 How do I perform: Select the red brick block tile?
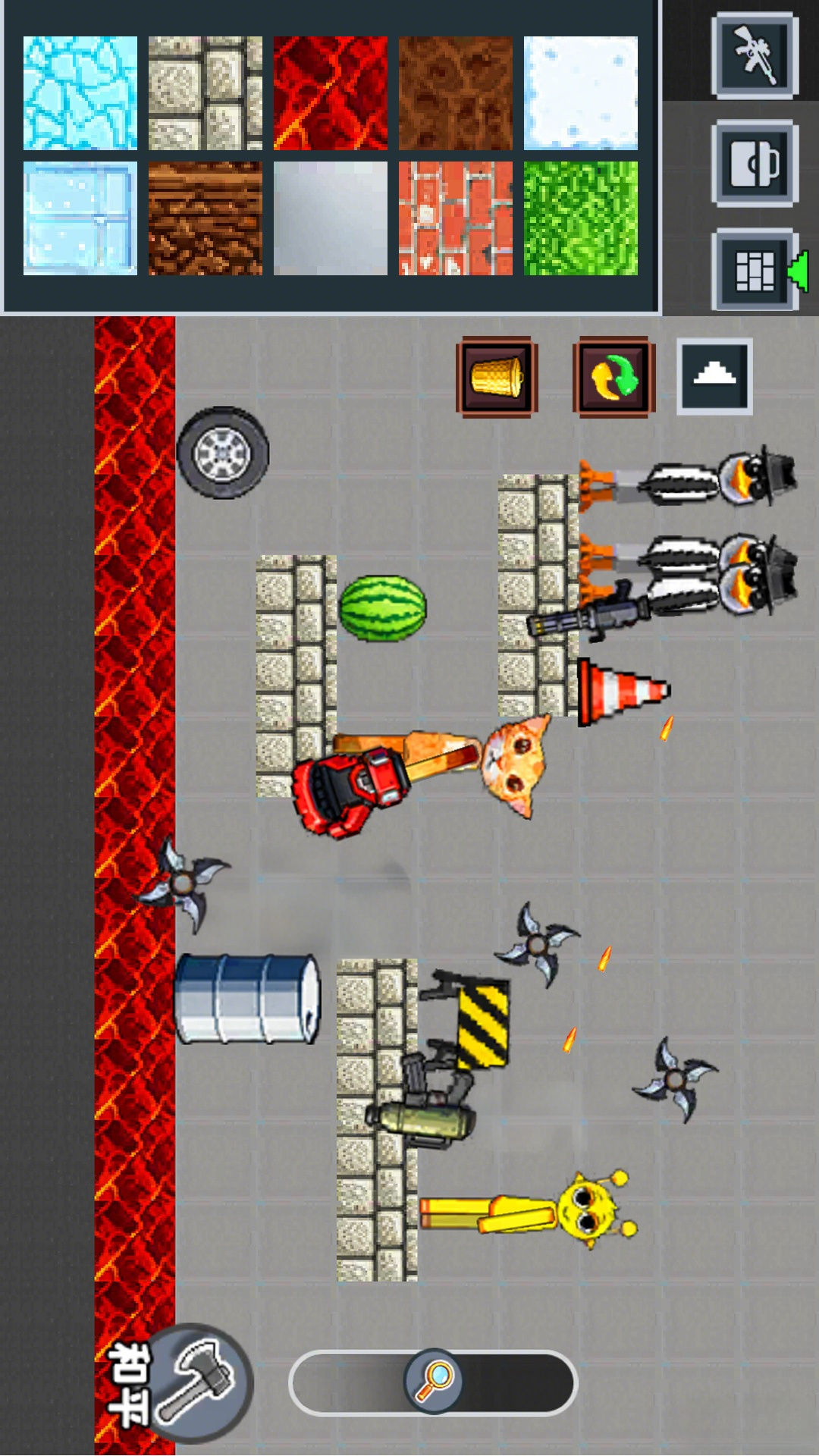coord(456,218)
